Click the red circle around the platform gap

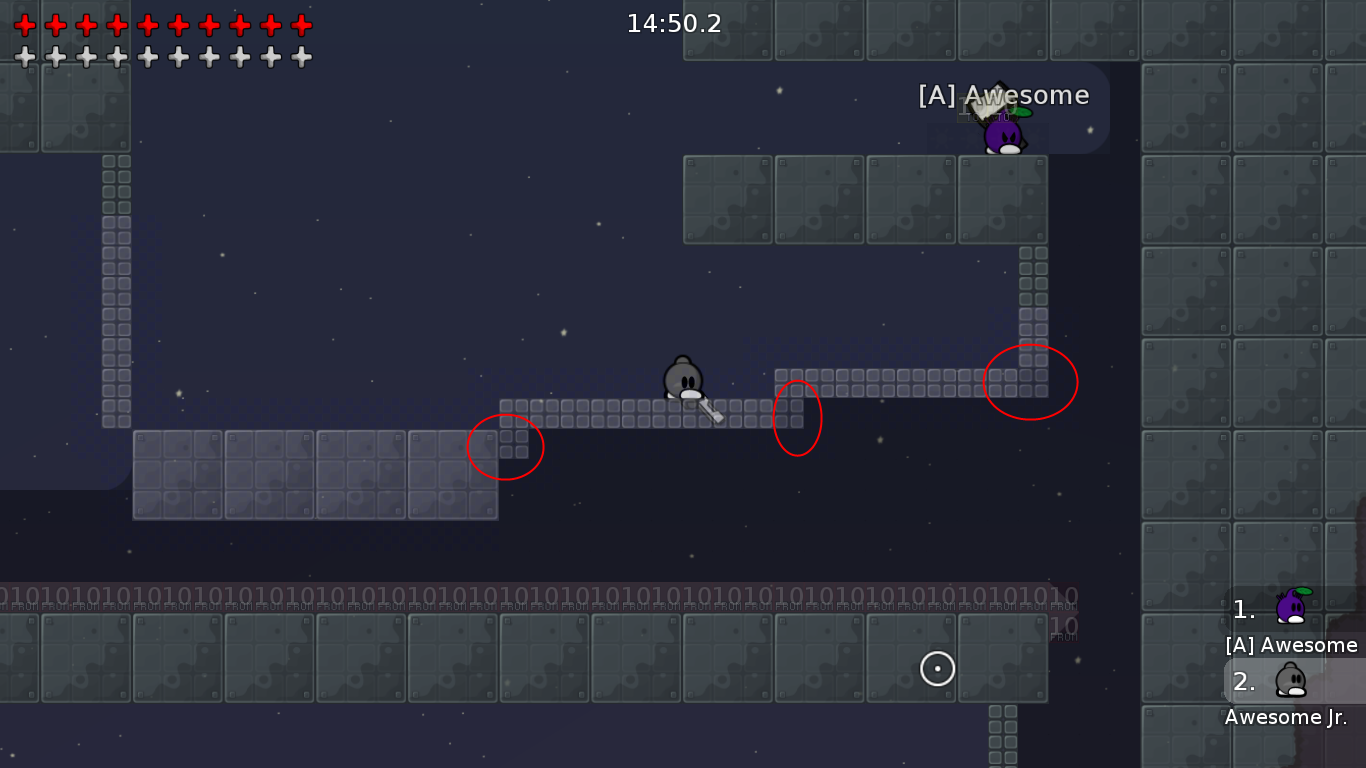pos(797,418)
